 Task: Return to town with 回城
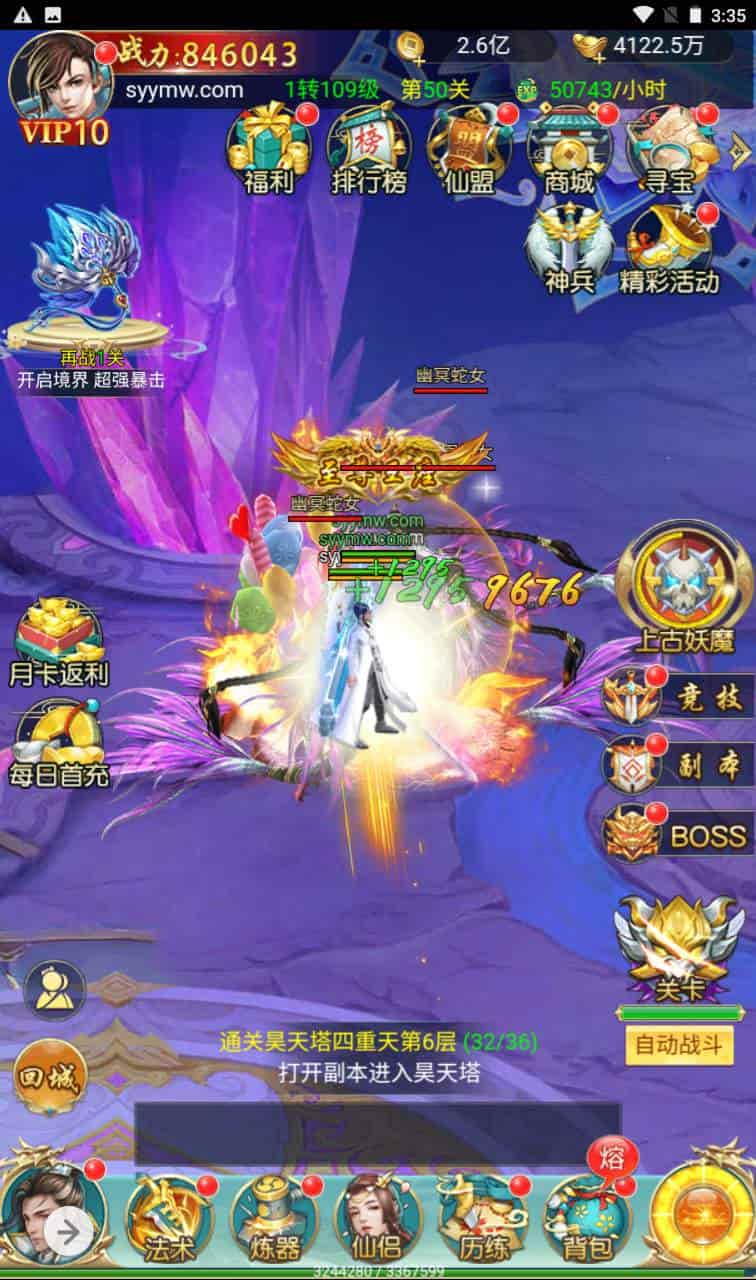50,1077
